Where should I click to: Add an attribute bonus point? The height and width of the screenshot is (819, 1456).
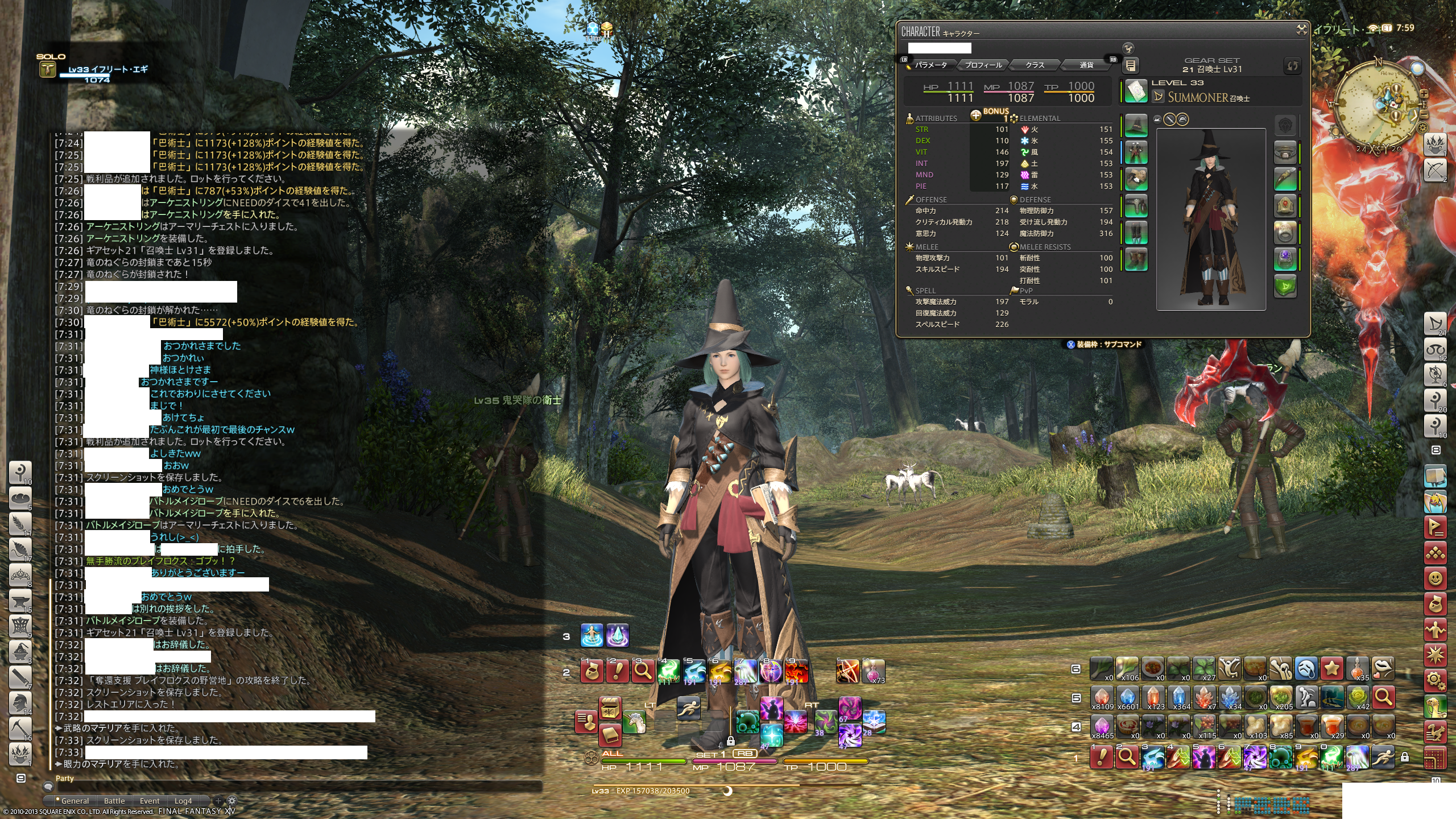coord(976,115)
